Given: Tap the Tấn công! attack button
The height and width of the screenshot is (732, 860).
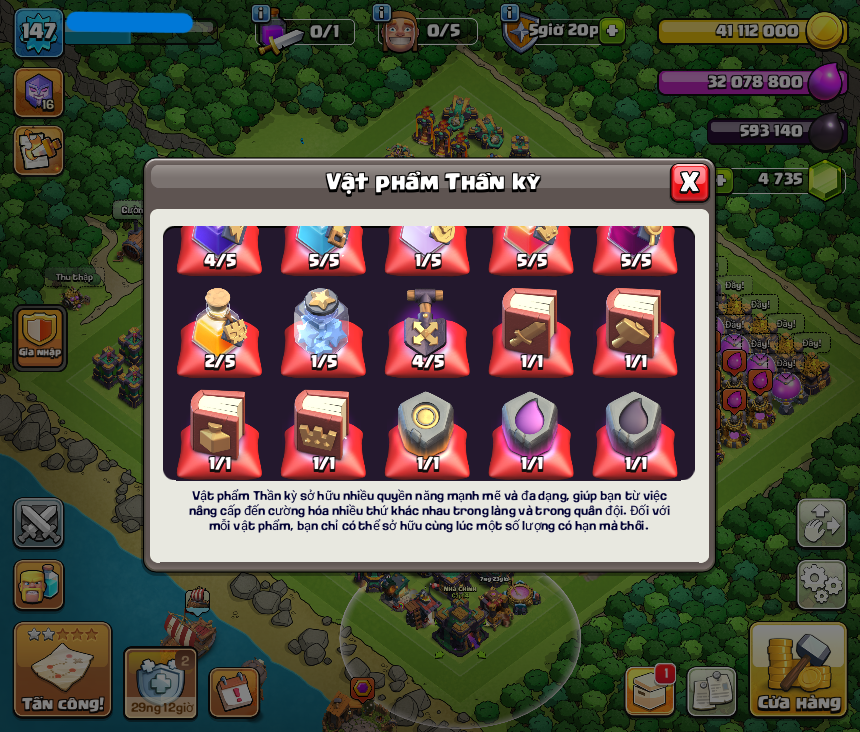Looking at the screenshot, I should pyautogui.click(x=62, y=669).
